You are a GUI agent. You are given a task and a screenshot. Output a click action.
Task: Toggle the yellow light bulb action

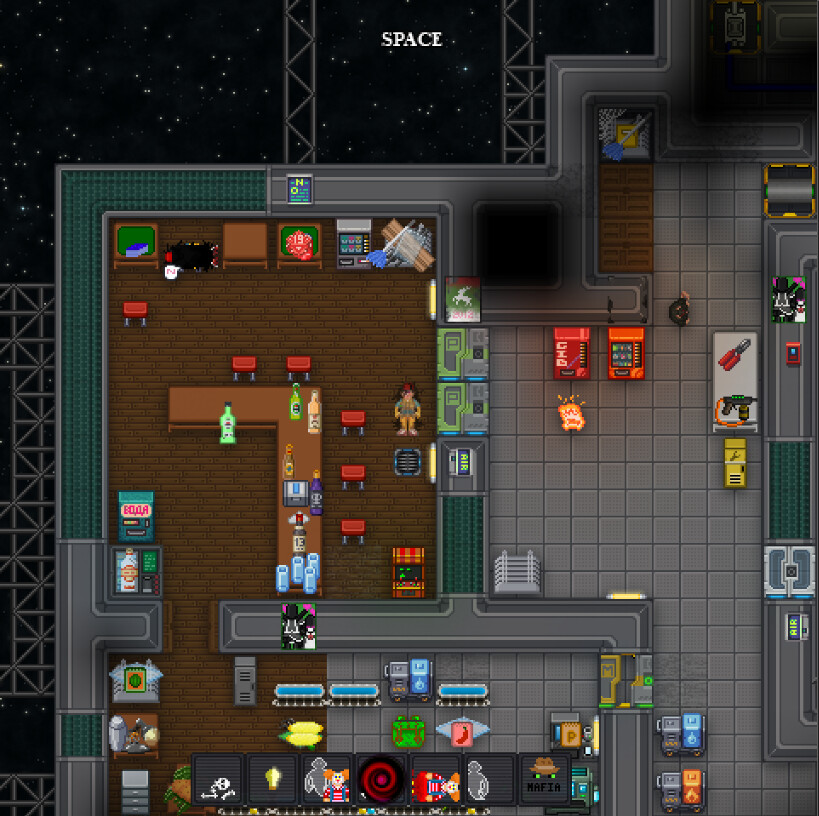272,779
